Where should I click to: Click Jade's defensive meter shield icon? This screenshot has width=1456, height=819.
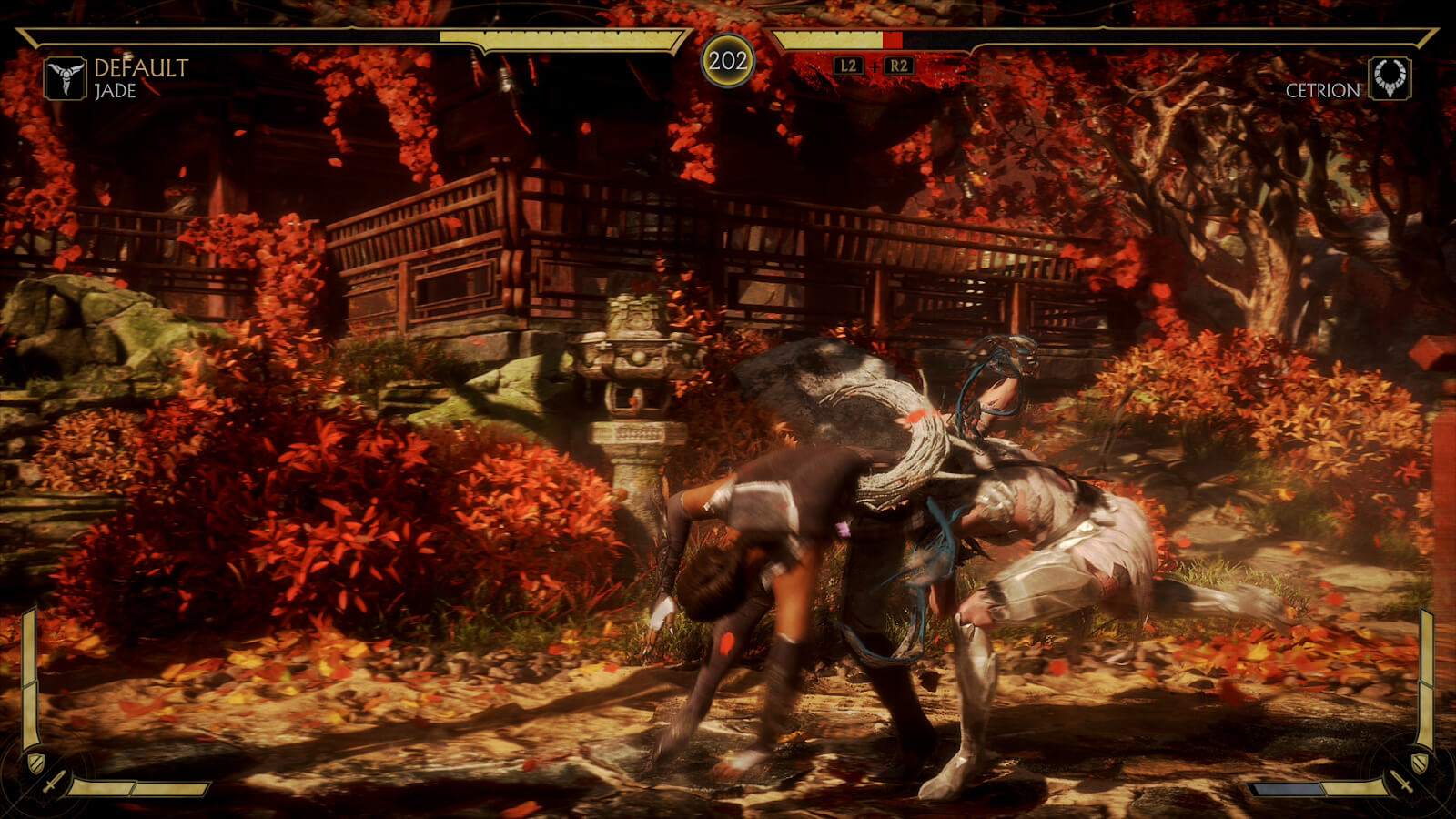point(35,762)
